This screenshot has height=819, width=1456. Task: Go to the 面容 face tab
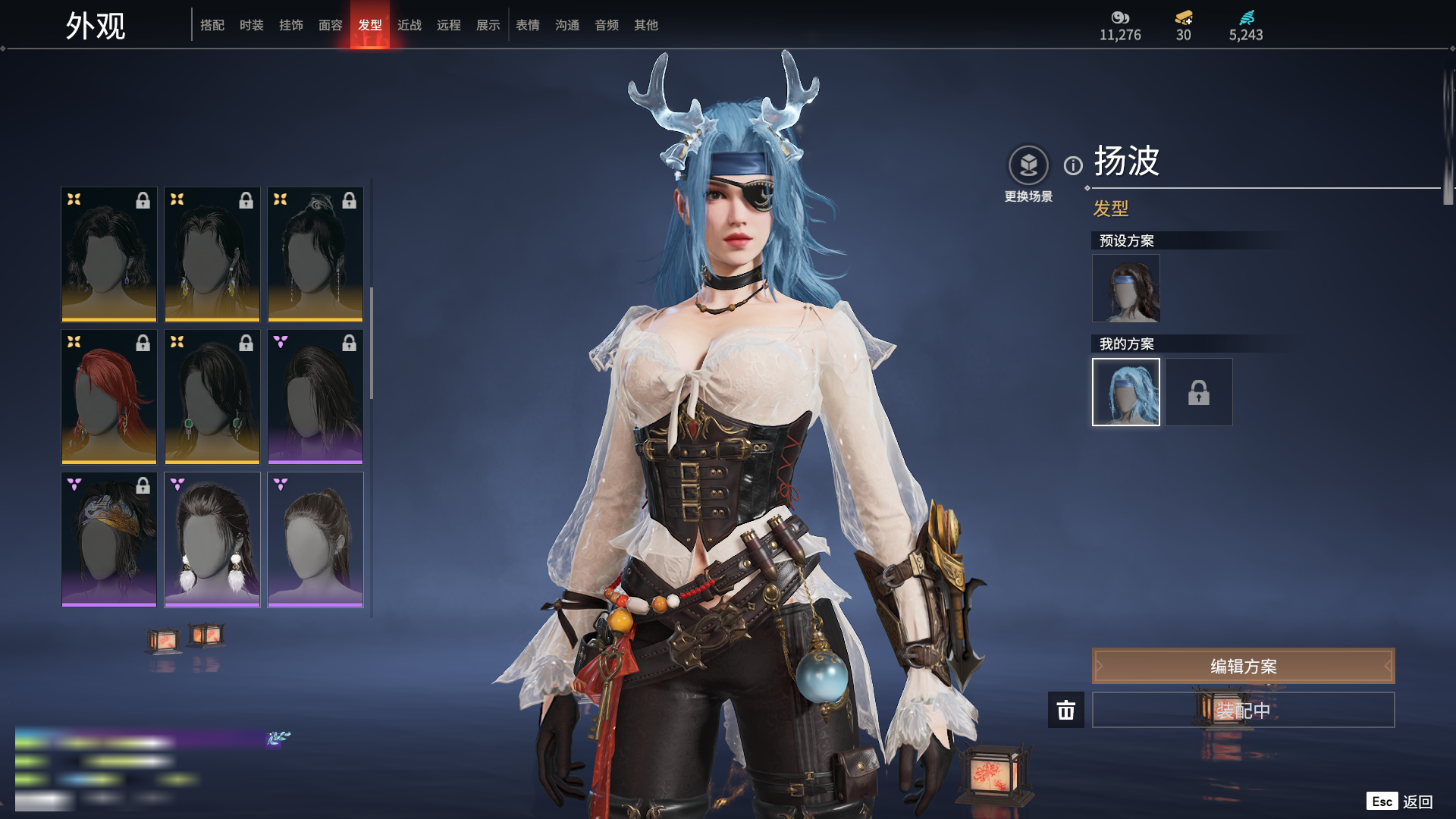tap(331, 25)
